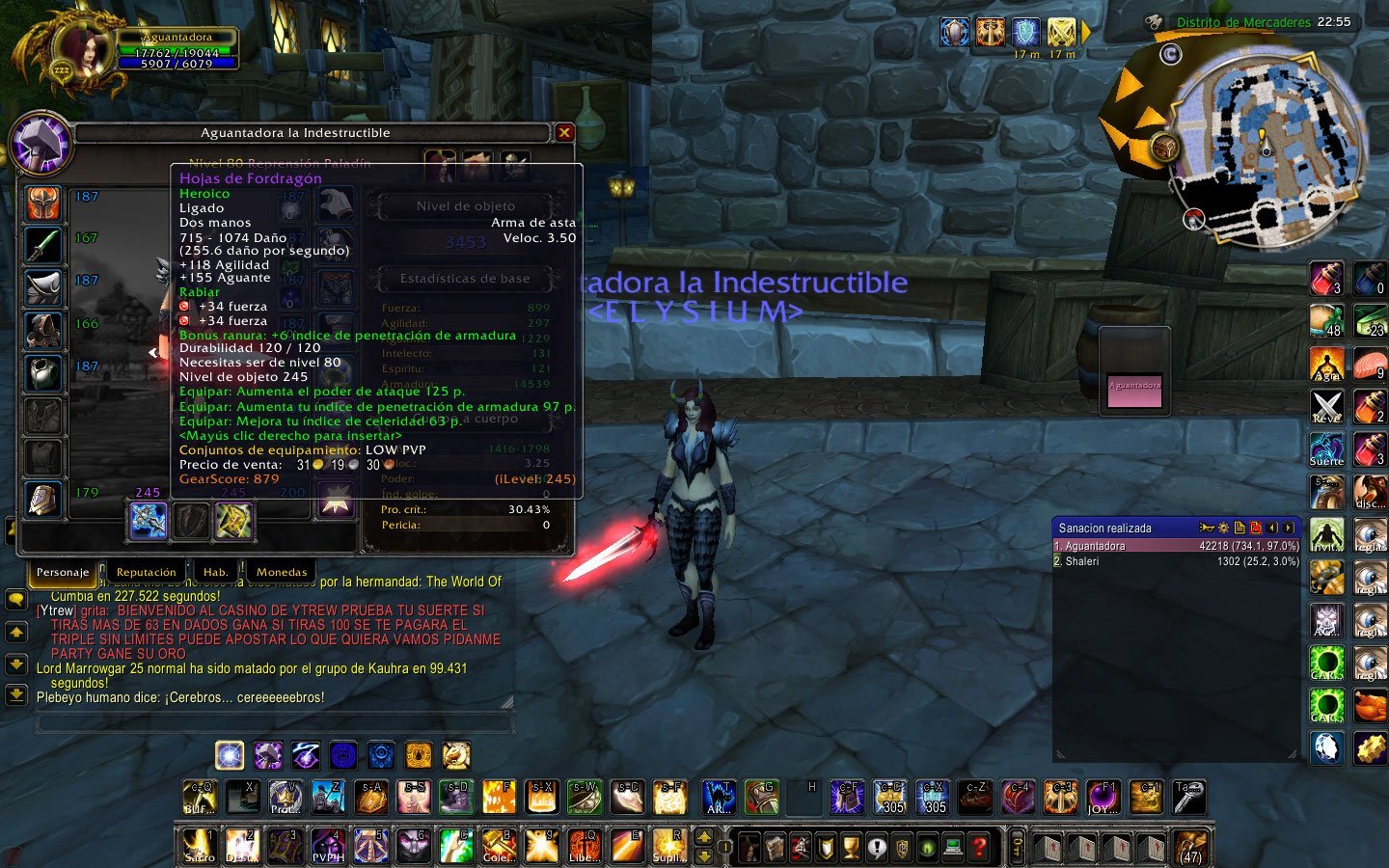
Task: Click the treasure chest minimap button
Action: click(1165, 148)
